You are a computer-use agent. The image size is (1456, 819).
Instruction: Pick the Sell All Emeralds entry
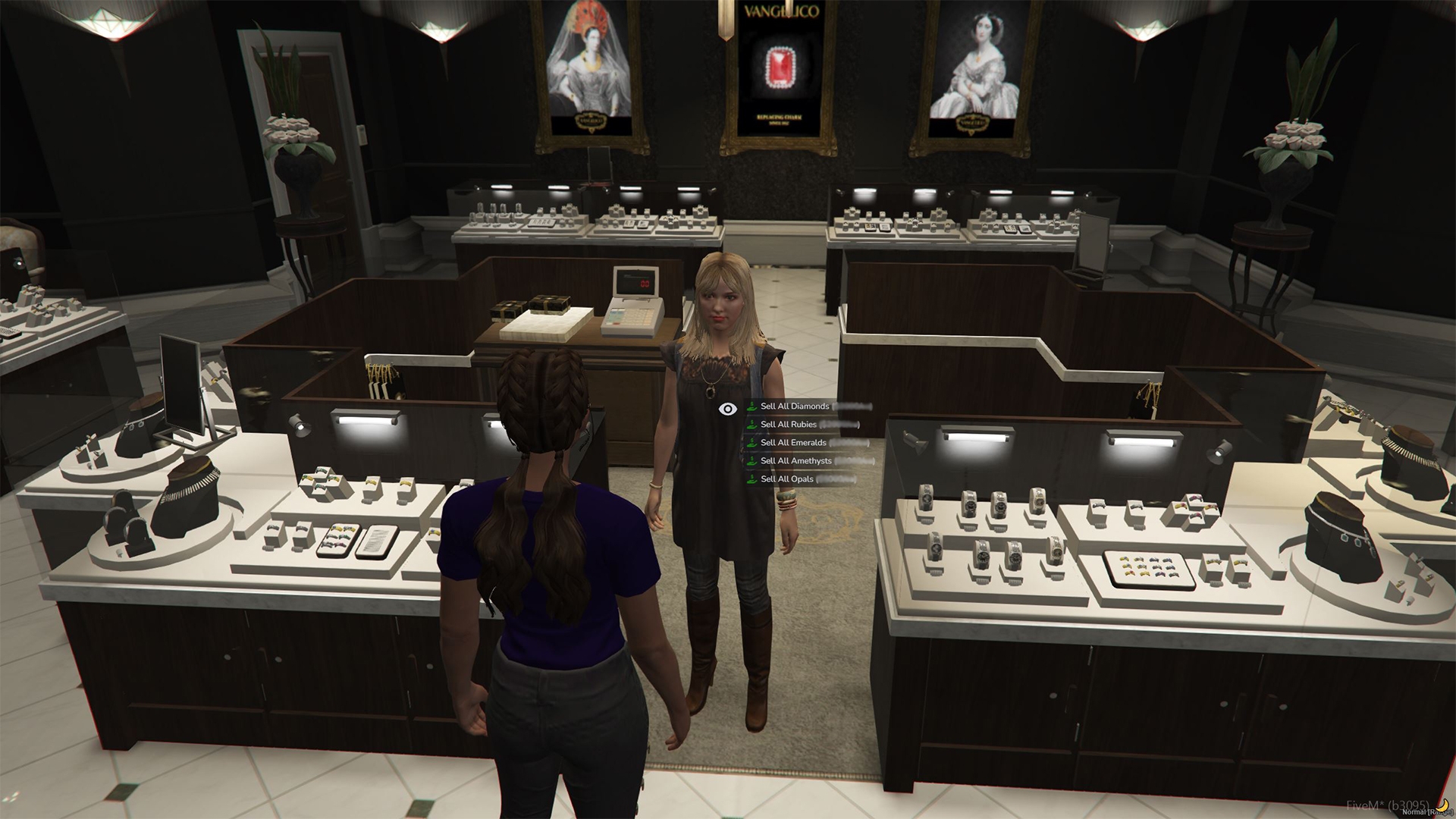coord(793,443)
